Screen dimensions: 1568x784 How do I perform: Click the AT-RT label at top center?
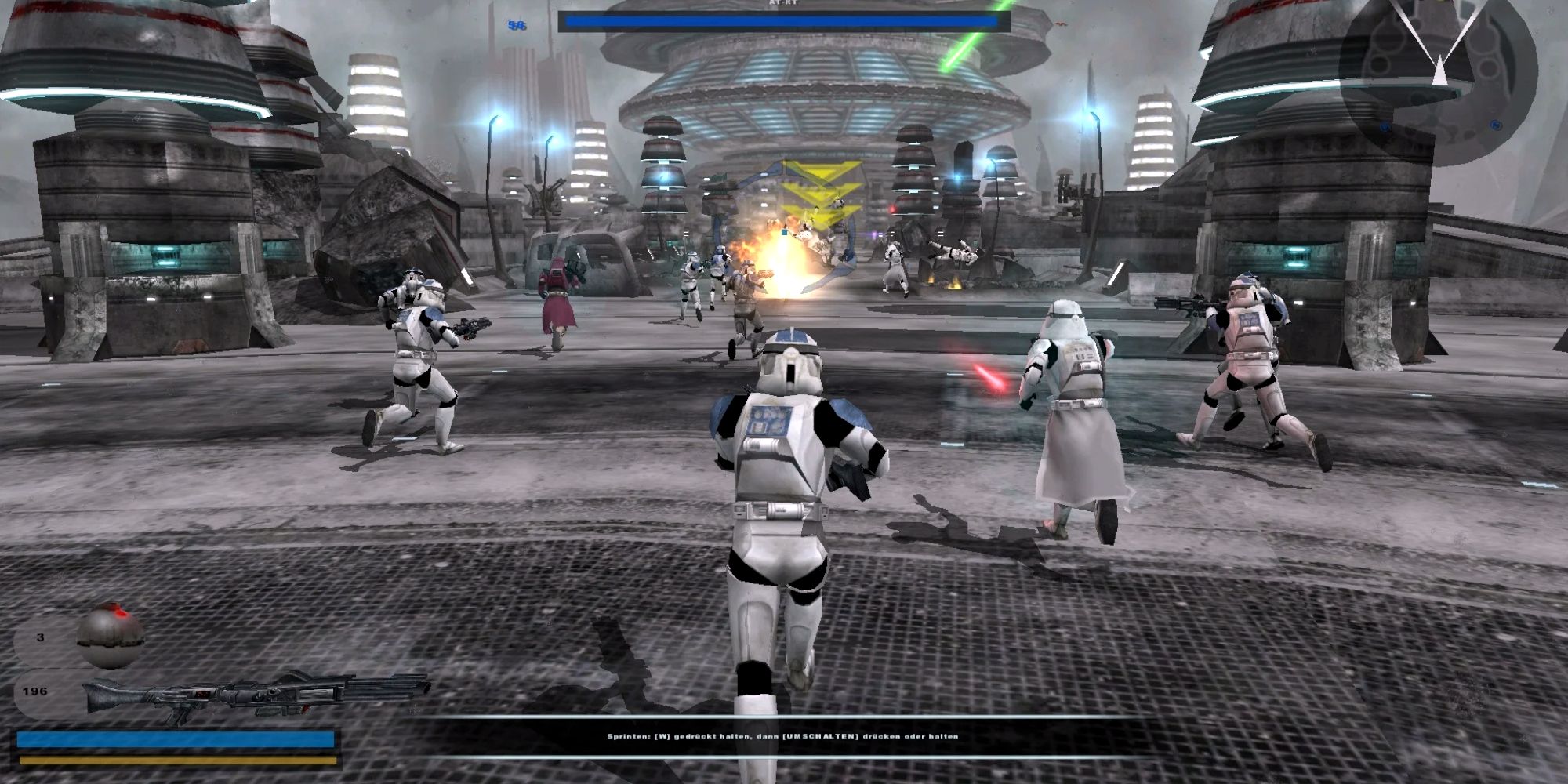coord(784,3)
